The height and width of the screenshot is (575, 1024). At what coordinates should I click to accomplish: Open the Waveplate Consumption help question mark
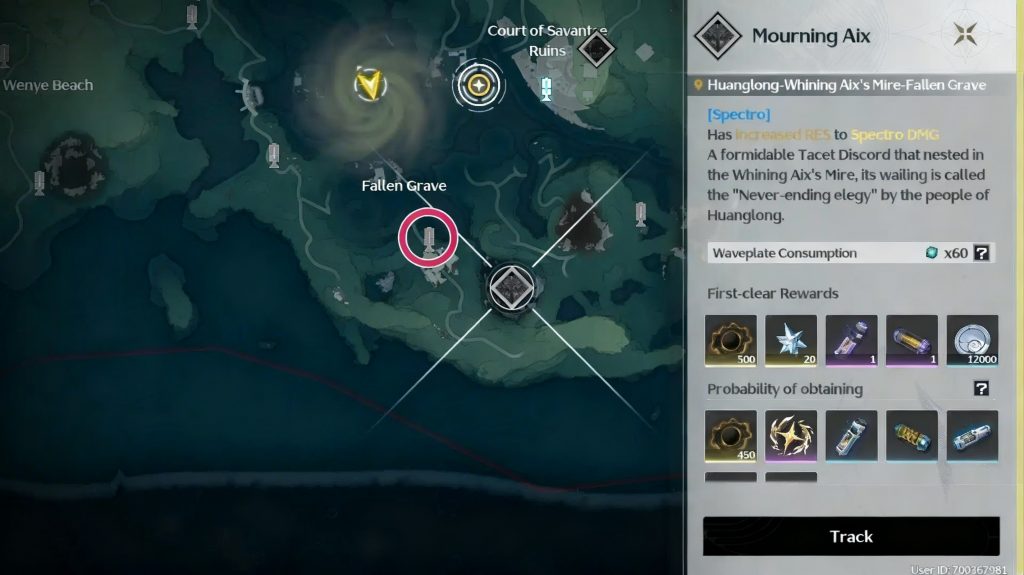(x=983, y=253)
